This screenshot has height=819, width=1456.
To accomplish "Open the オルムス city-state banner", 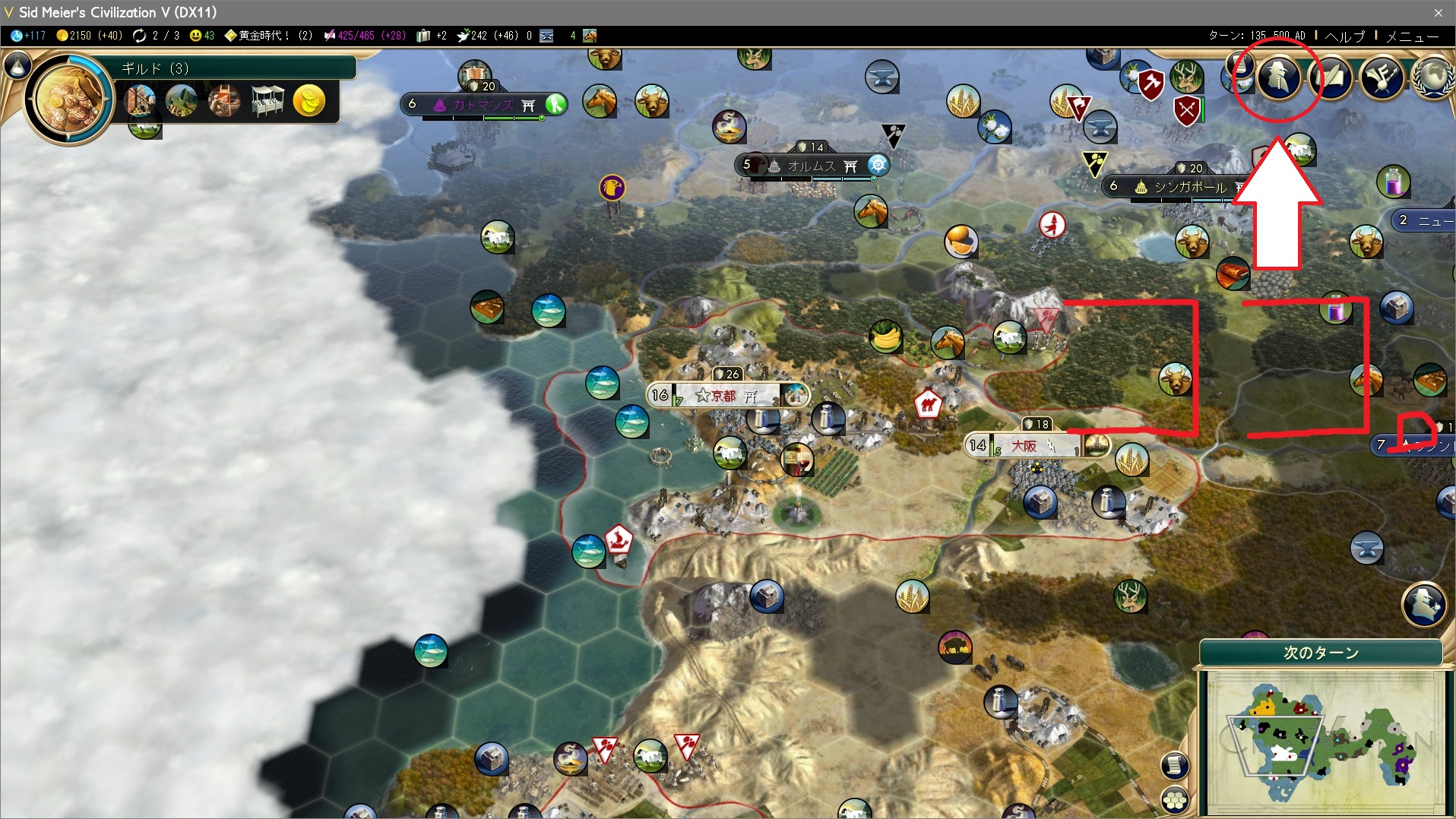I will click(x=811, y=165).
